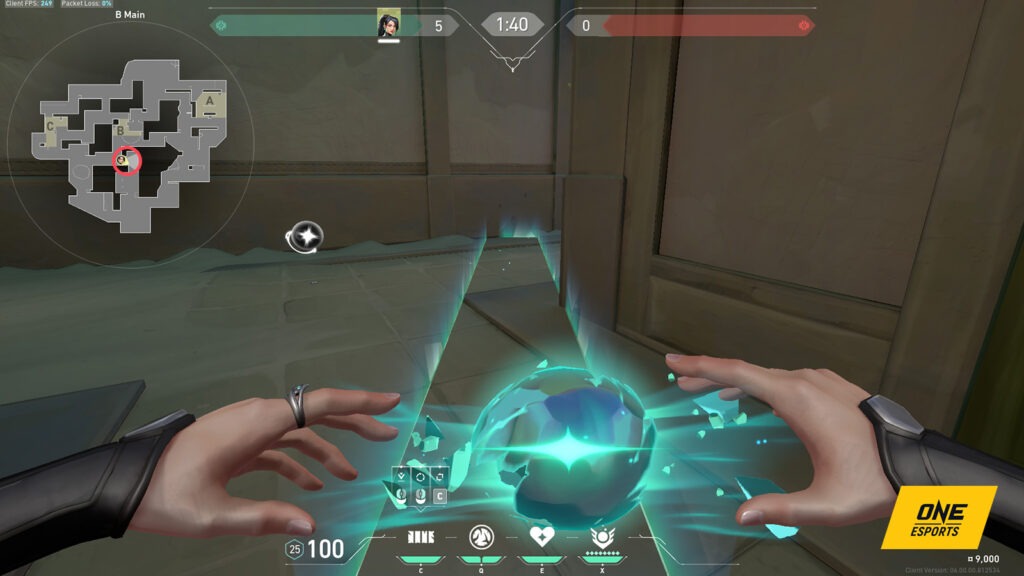Image resolution: width=1024 pixels, height=576 pixels.
Task: Click the B site marker on minimap
Action: pyautogui.click(x=121, y=129)
